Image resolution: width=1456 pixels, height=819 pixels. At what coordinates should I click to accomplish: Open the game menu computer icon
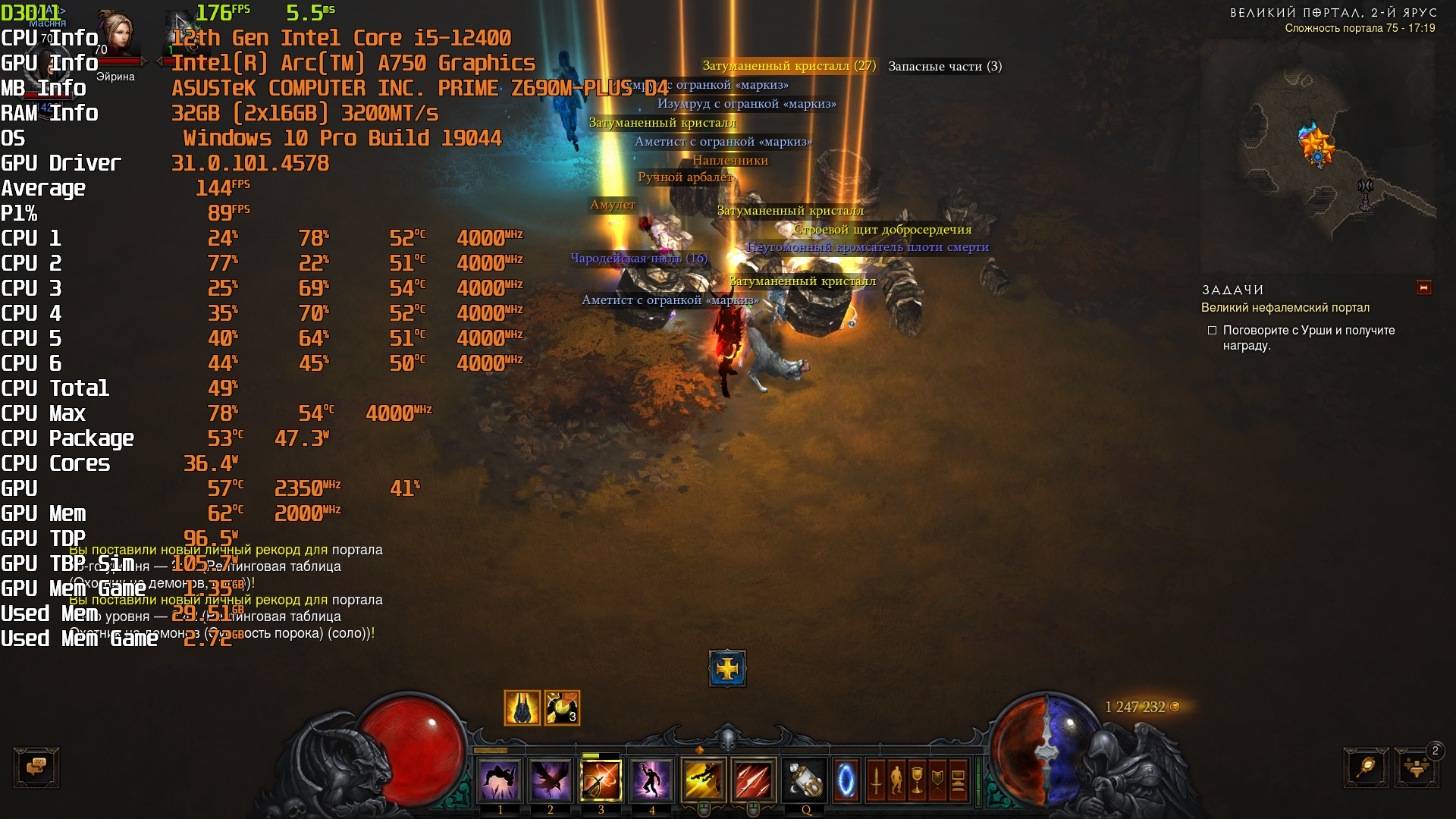(x=958, y=780)
